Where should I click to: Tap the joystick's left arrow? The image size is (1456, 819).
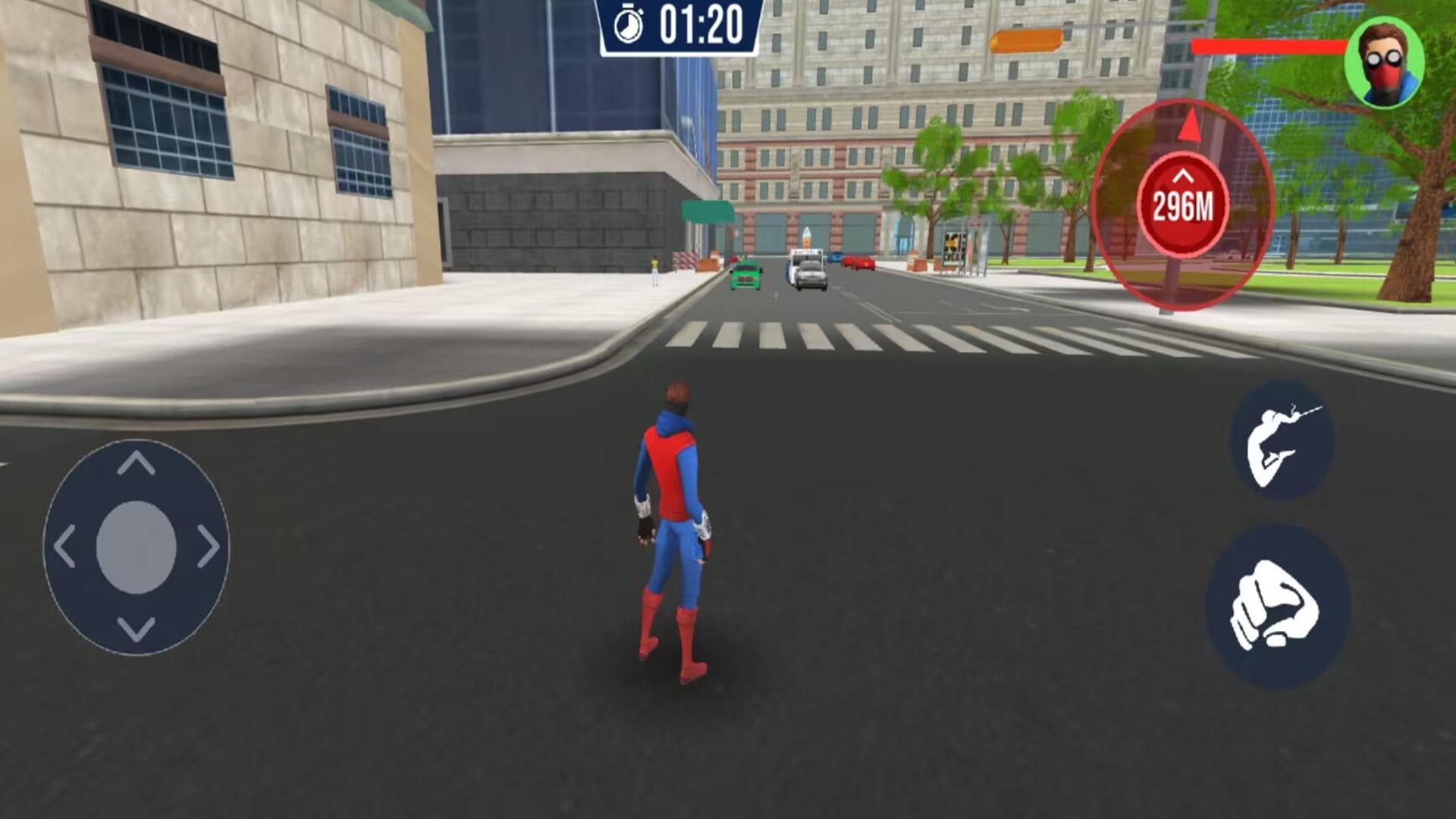pyautogui.click(x=65, y=546)
